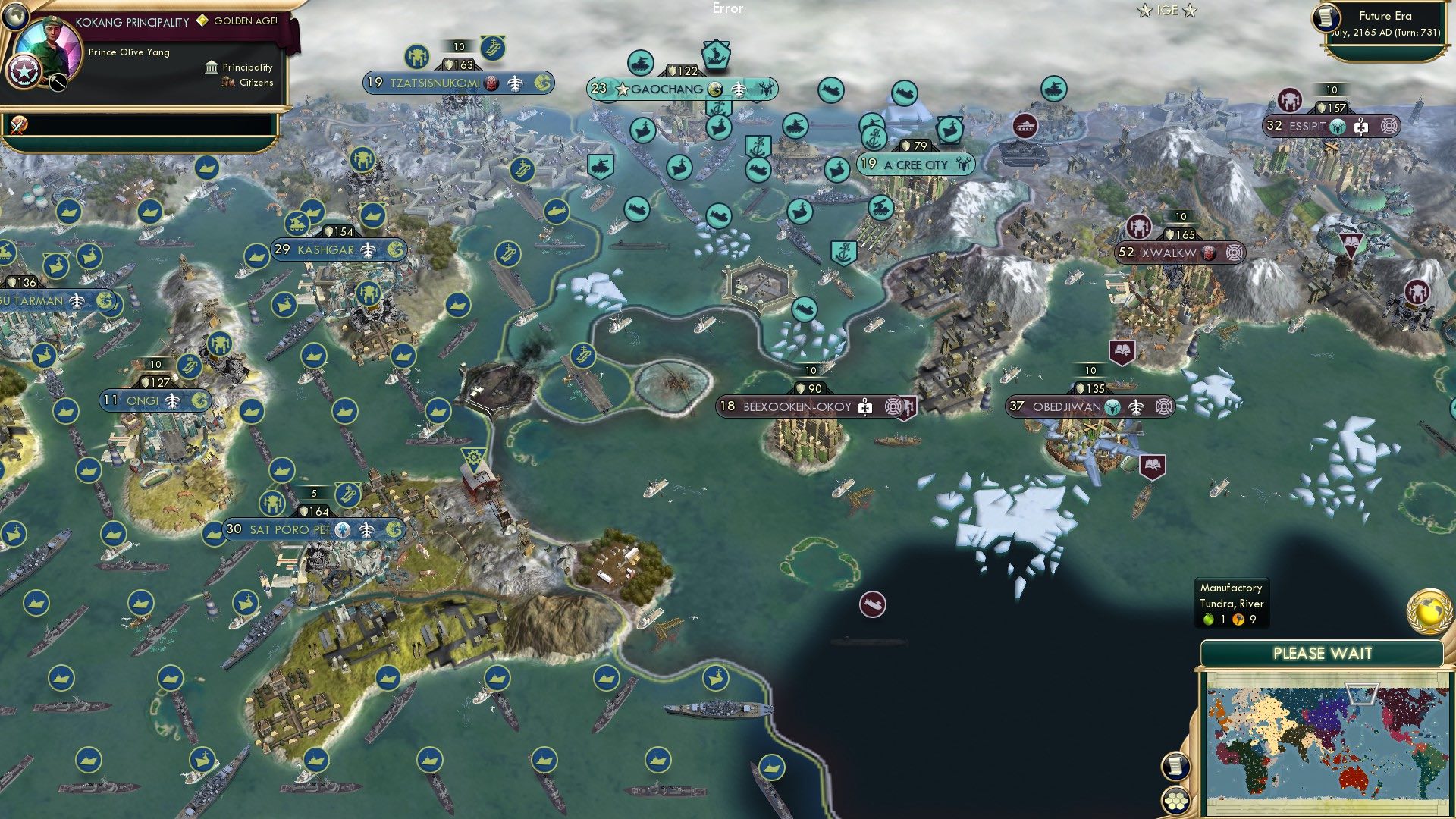
Task: Click the hammer icon on the leader portrait
Action: click(57, 82)
